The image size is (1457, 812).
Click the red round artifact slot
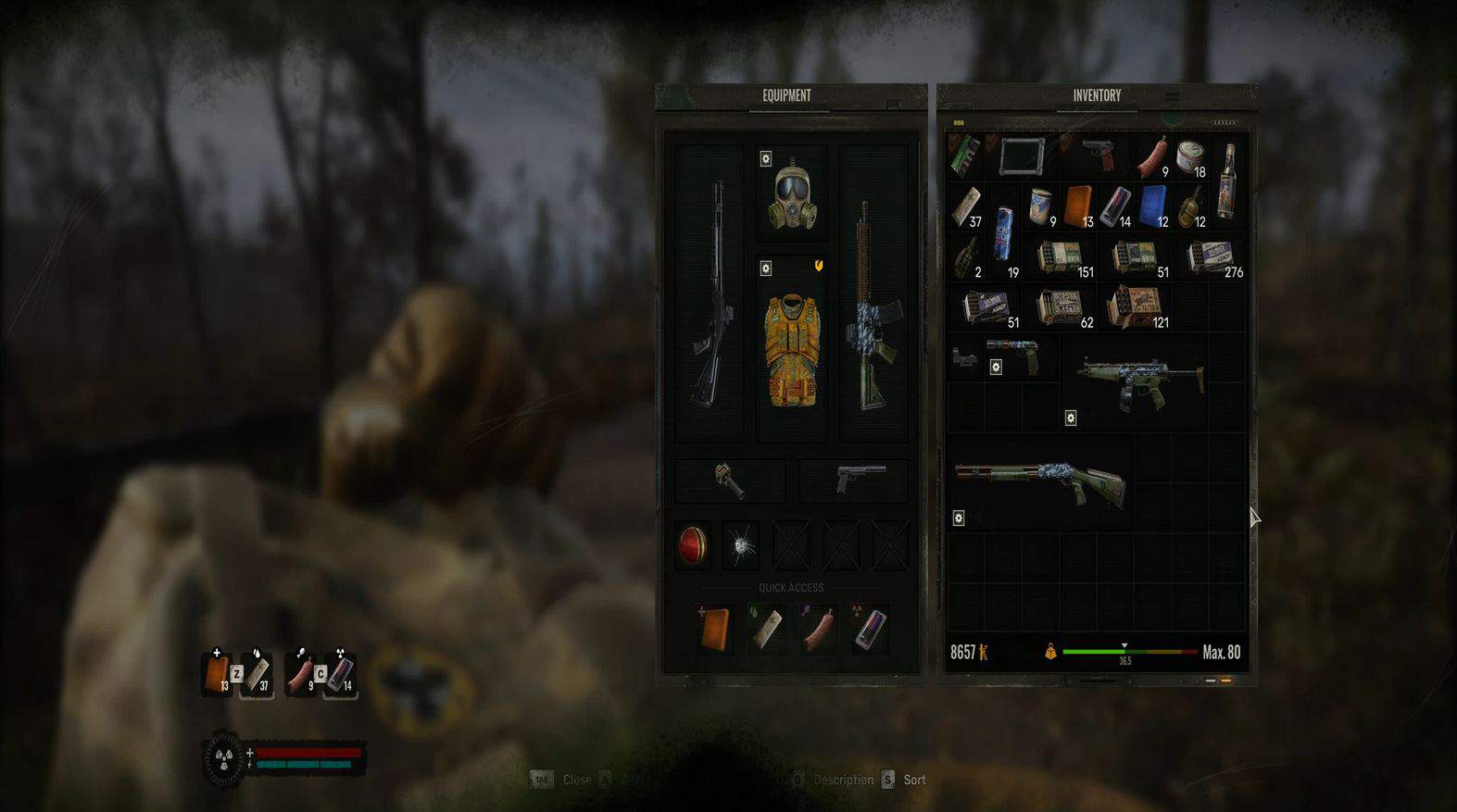pyautogui.click(x=692, y=545)
